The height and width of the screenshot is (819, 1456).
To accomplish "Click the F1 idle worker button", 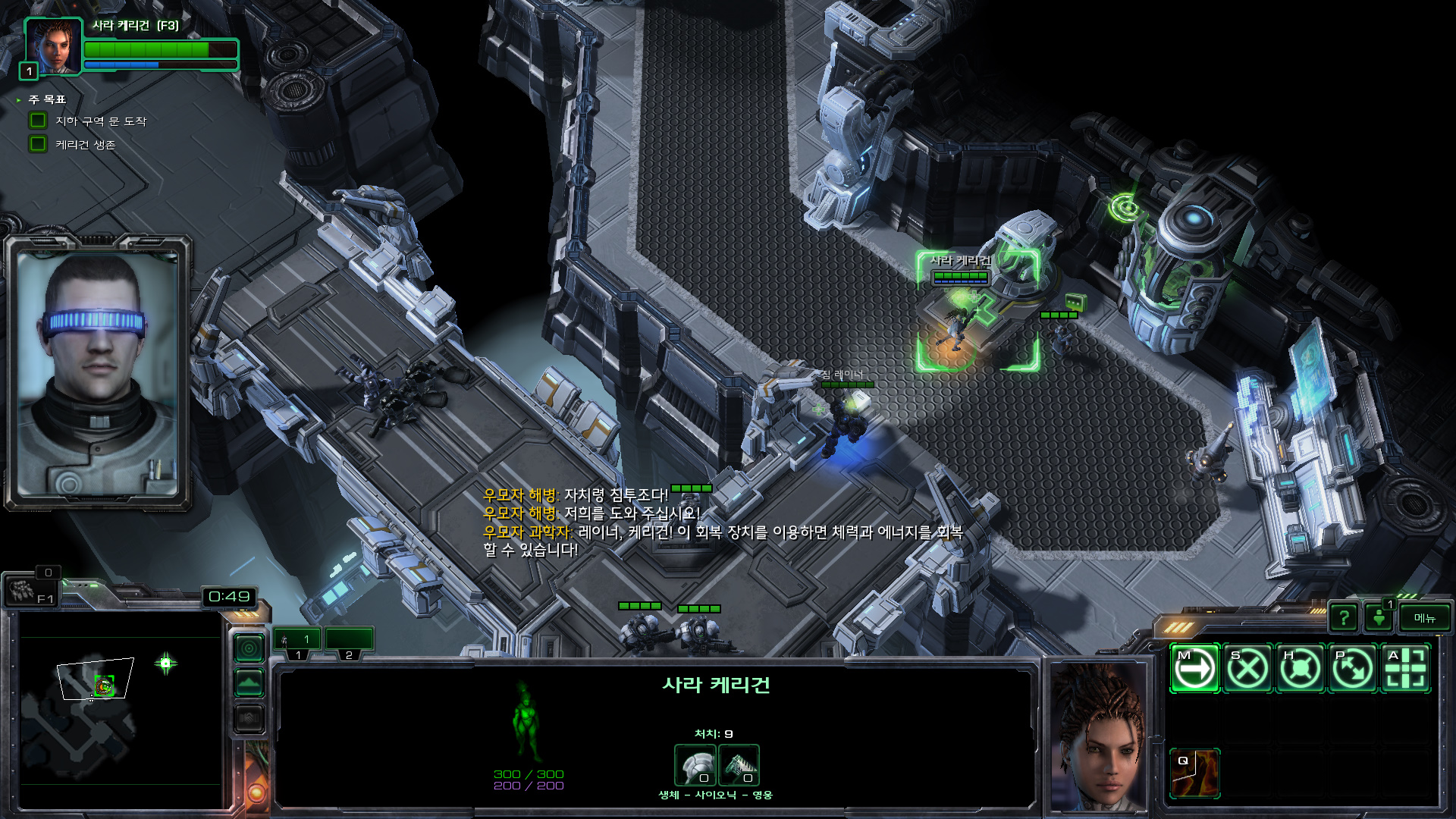I will (30, 591).
